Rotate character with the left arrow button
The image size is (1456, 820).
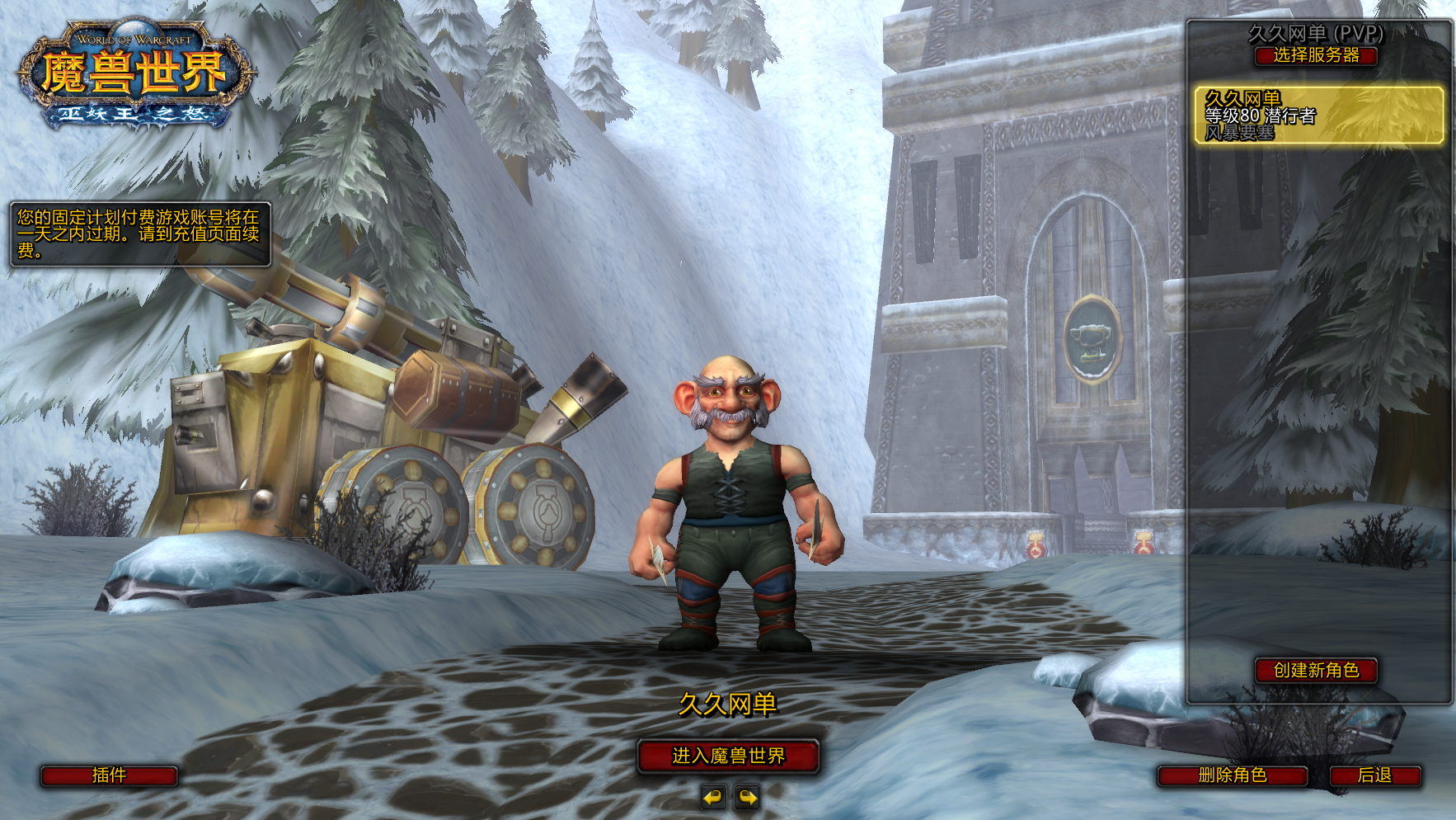tap(713, 797)
